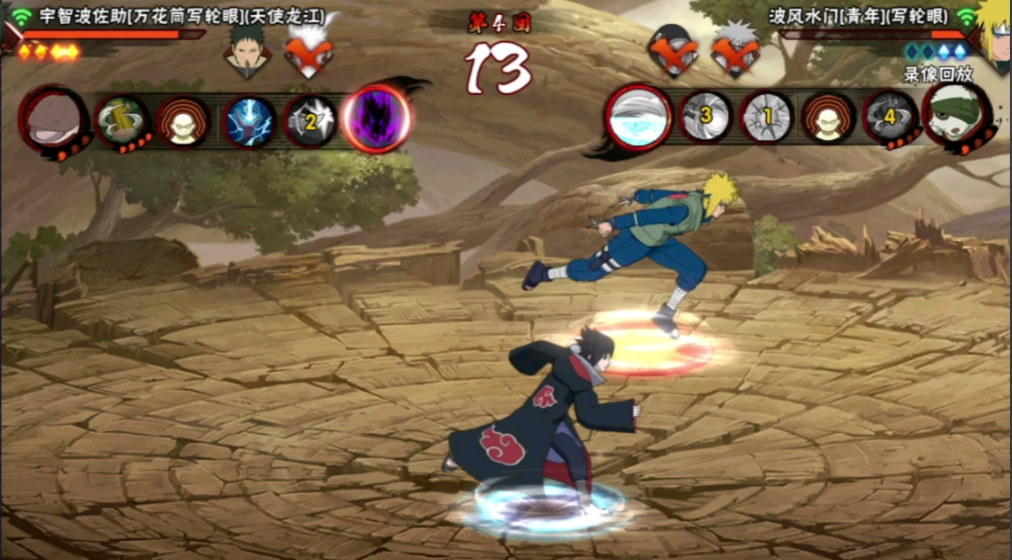Tap Minato's skill showing cooldown 3
The image size is (1012, 560).
[x=706, y=117]
